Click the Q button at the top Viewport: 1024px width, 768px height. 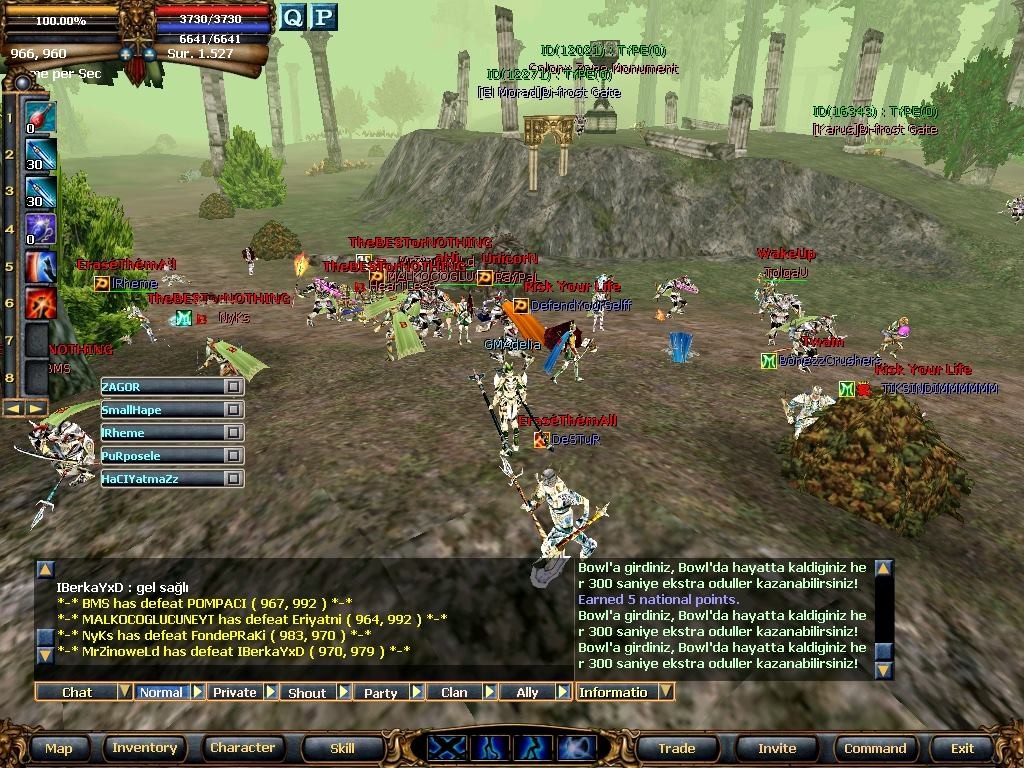click(x=292, y=17)
